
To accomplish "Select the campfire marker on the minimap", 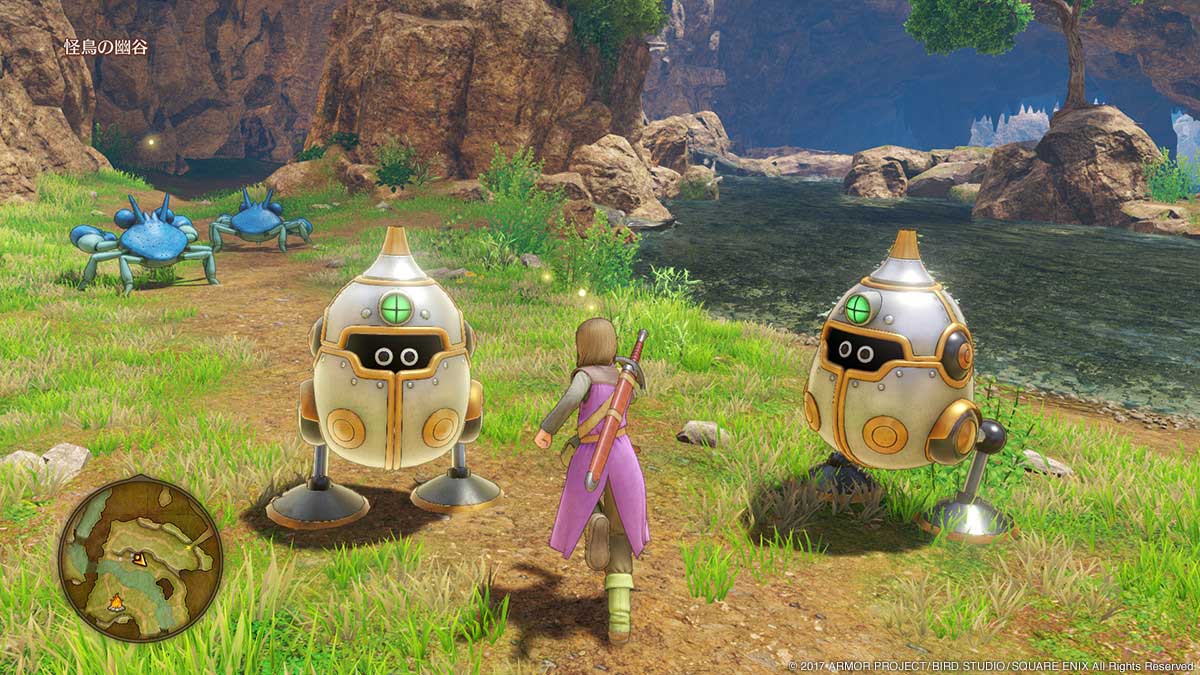I will coord(117,602).
